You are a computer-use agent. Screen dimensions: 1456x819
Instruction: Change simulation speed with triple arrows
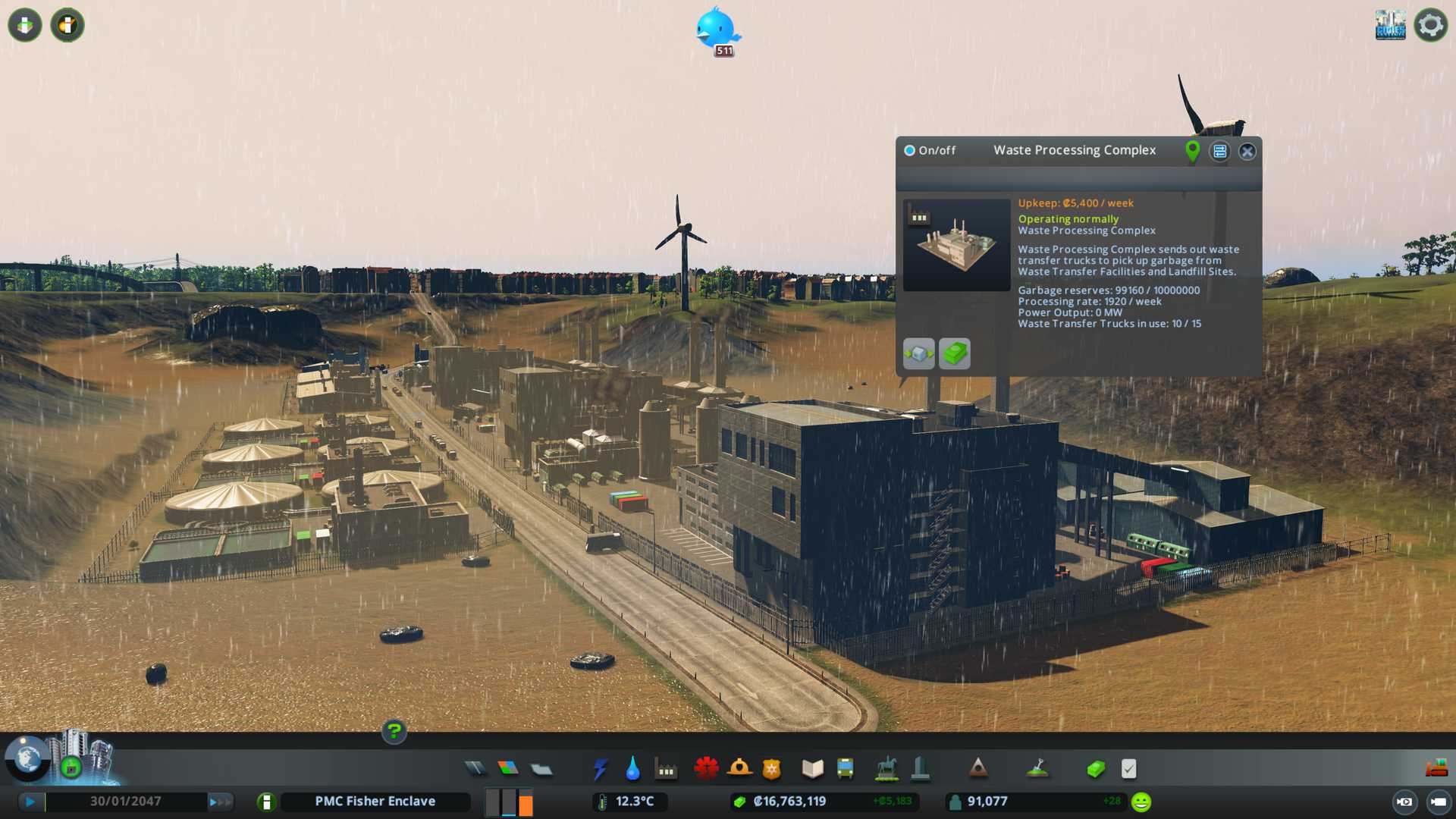pyautogui.click(x=219, y=802)
